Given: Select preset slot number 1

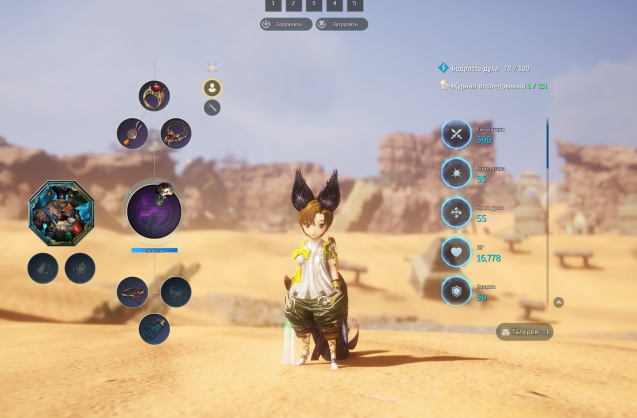Looking at the screenshot, I should pos(273,5).
